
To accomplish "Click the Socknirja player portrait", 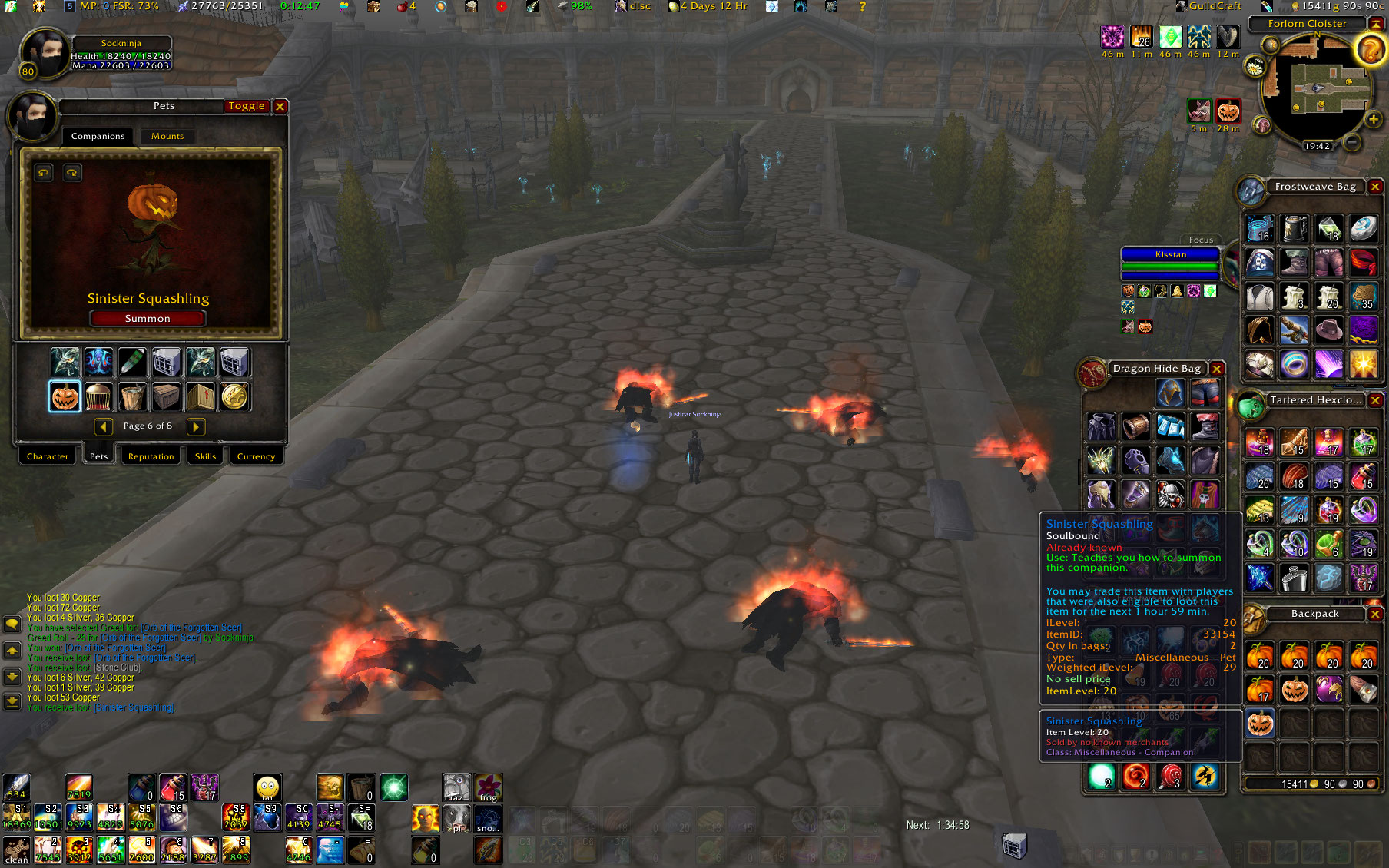I will point(43,54).
